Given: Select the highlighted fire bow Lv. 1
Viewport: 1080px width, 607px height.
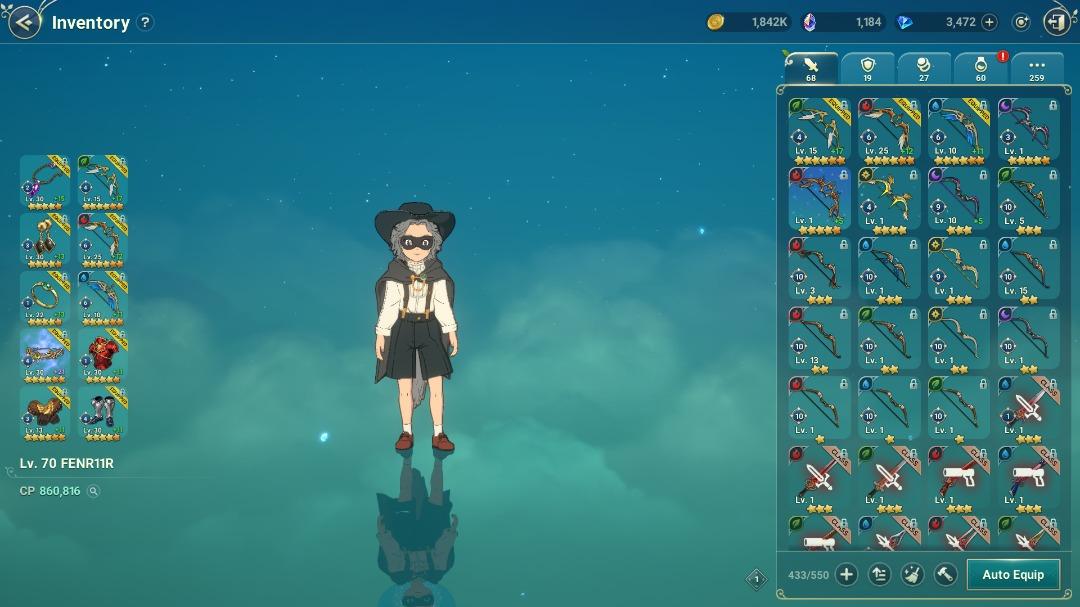Looking at the screenshot, I should click(x=819, y=199).
